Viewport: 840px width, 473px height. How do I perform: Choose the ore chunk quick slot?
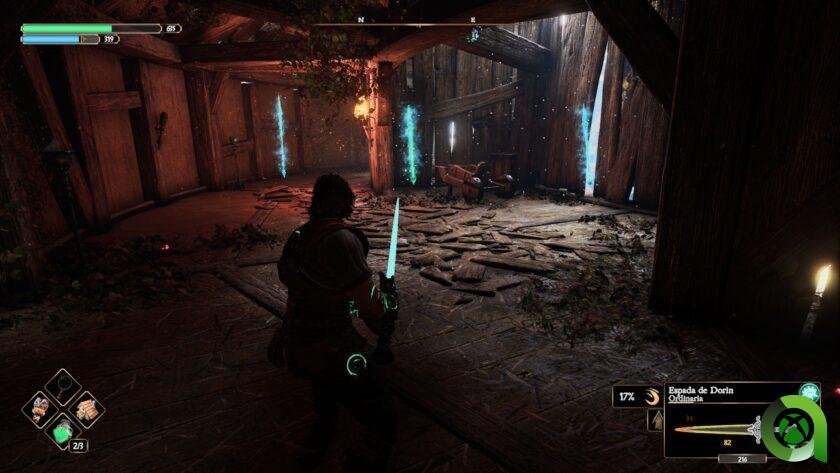(40, 408)
